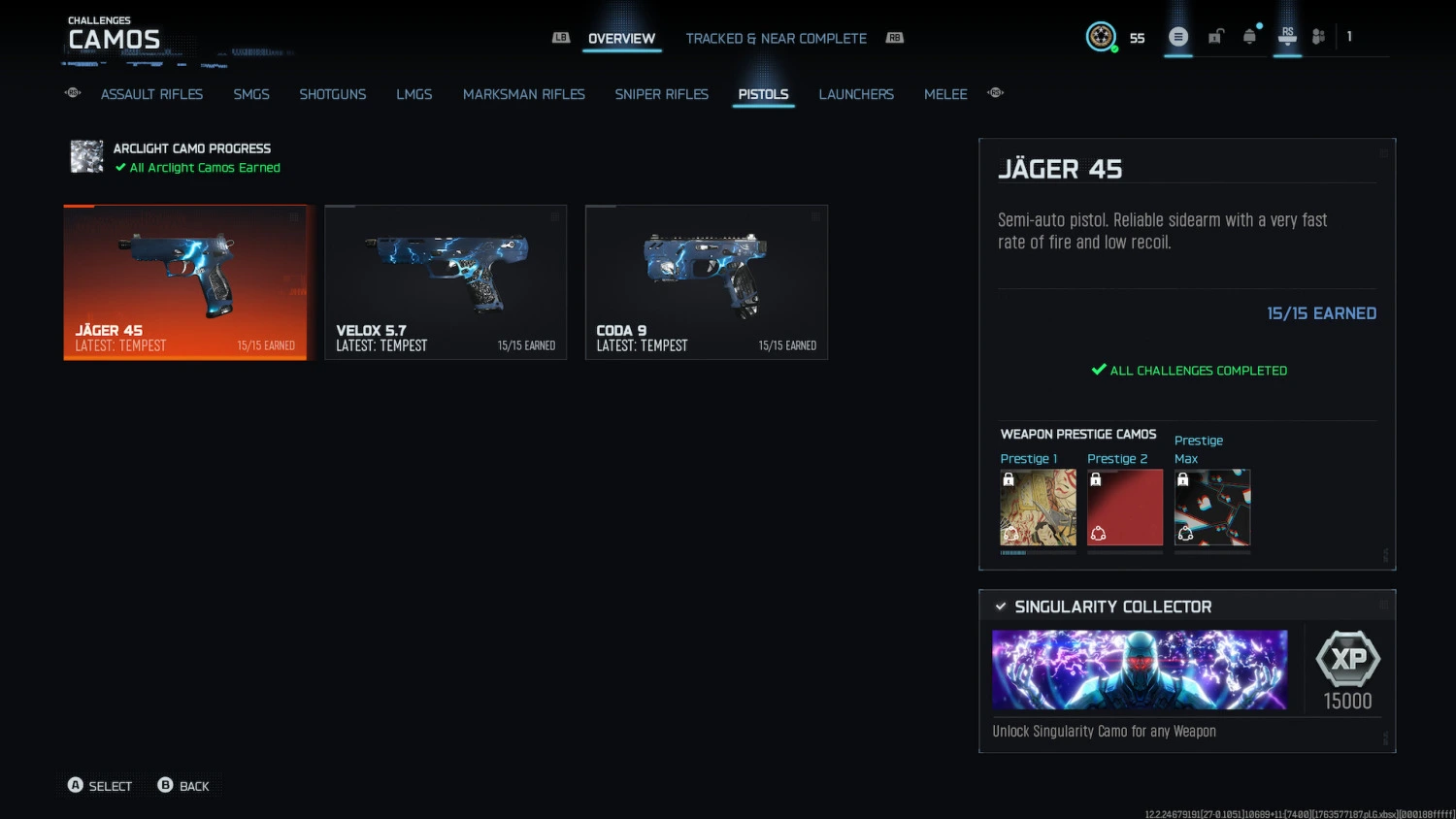The image size is (1456, 819).
Task: Click the Arclight Camo Progress thumbnail icon
Action: coord(86,156)
